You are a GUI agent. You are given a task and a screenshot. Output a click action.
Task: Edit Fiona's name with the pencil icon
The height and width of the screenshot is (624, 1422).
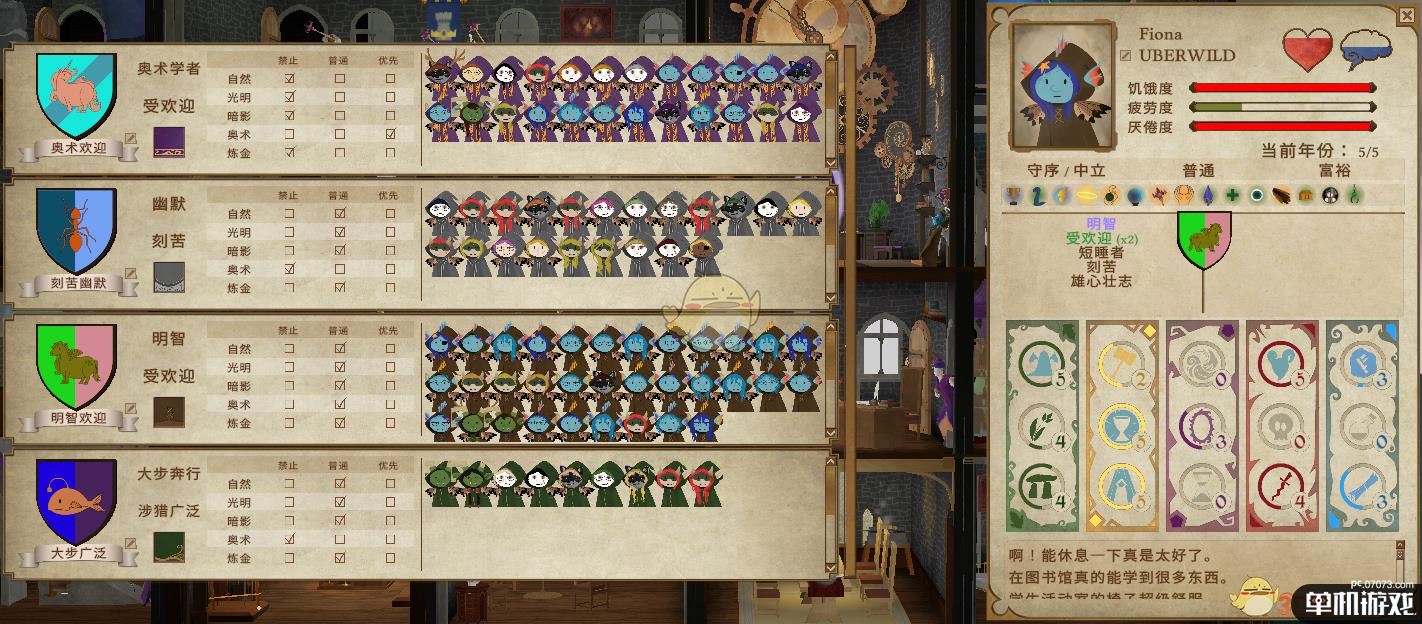[1126, 56]
